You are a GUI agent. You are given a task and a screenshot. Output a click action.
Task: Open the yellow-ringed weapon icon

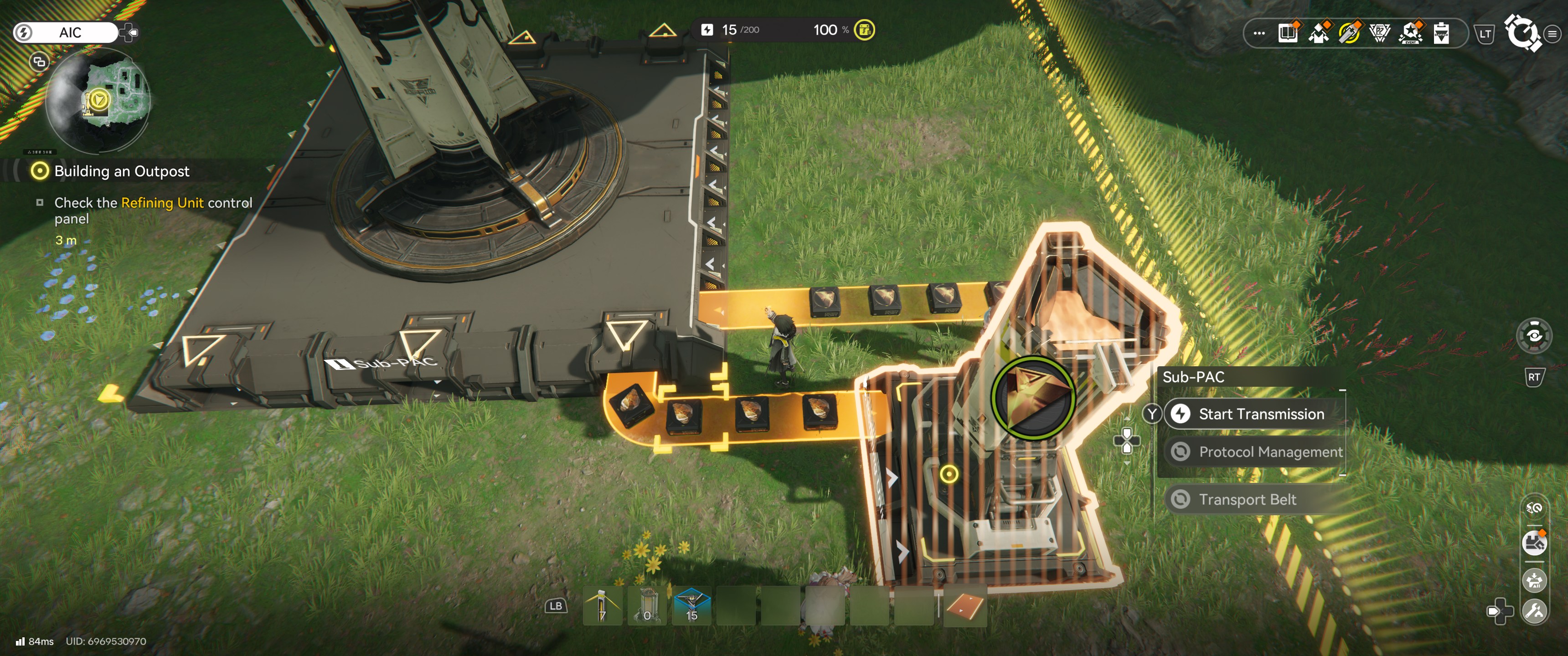[x=1350, y=33]
